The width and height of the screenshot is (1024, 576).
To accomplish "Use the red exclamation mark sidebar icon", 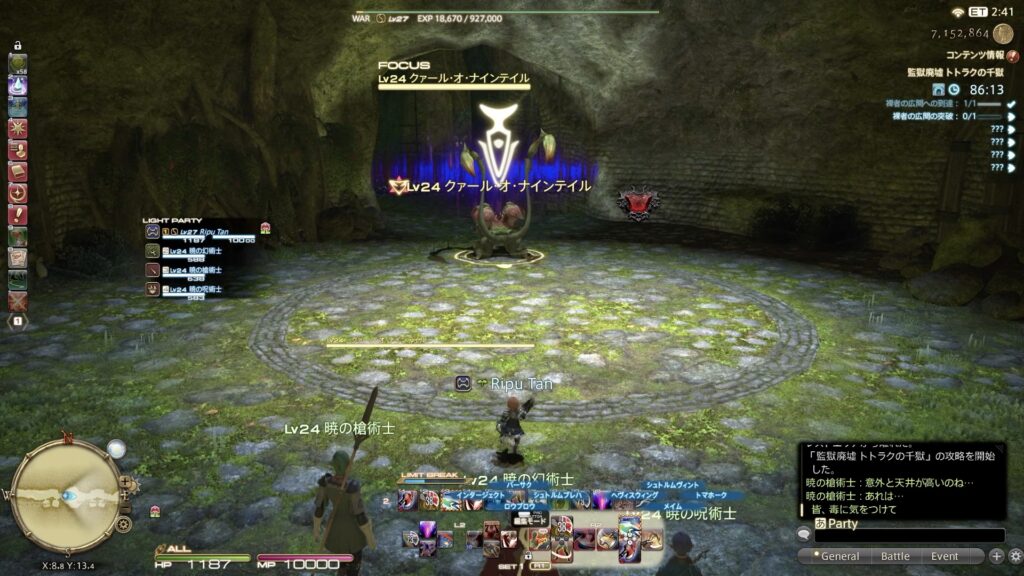I will pyautogui.click(x=18, y=214).
